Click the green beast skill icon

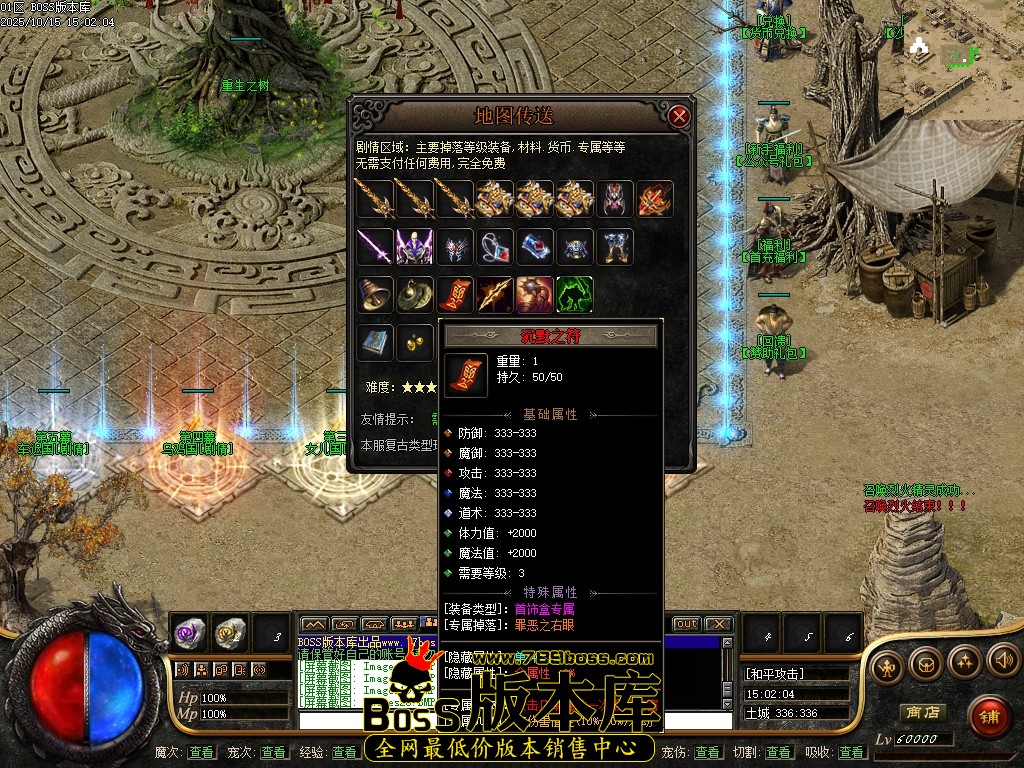point(575,294)
